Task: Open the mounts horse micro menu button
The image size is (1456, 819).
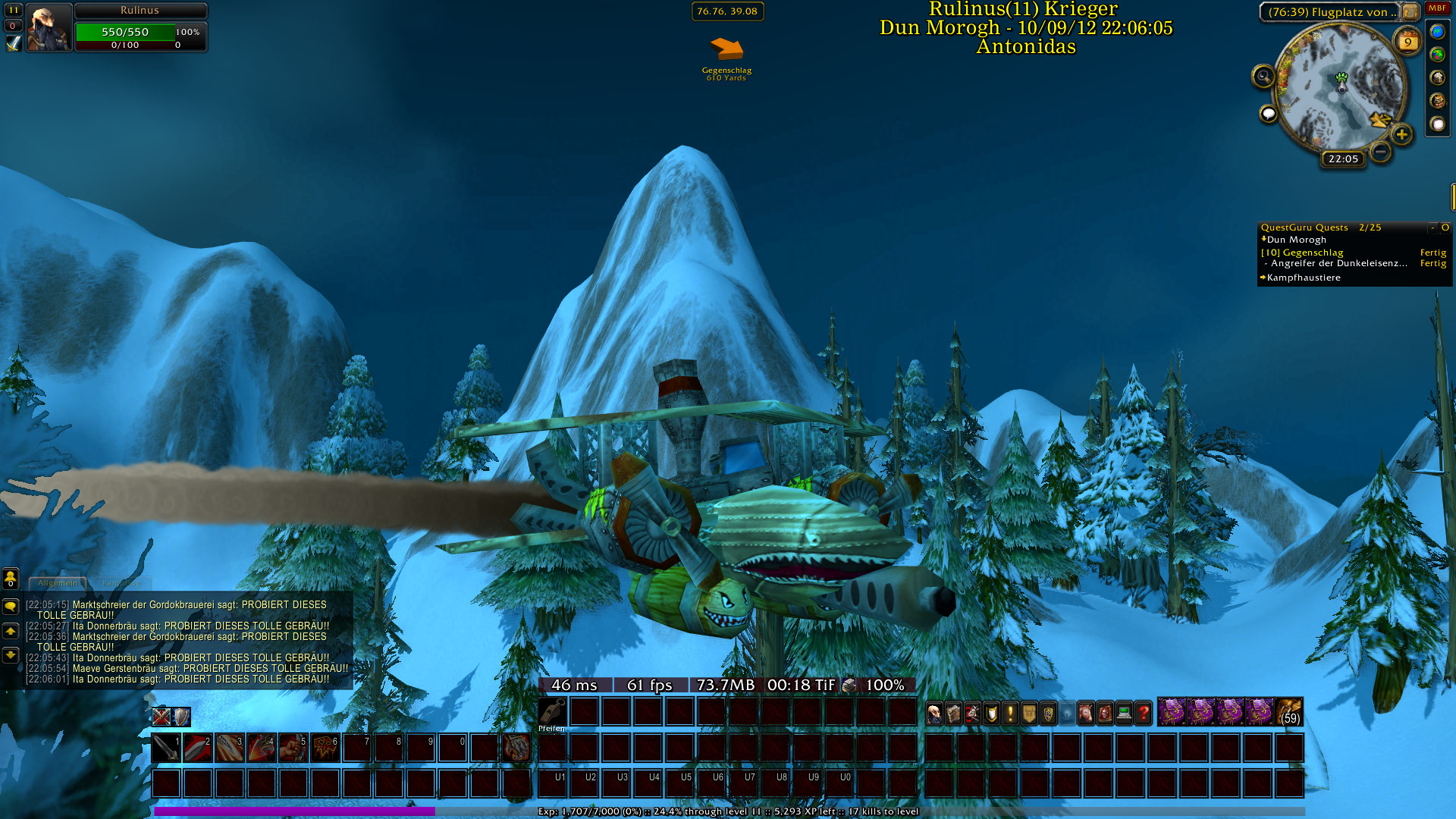Action: (1086, 713)
